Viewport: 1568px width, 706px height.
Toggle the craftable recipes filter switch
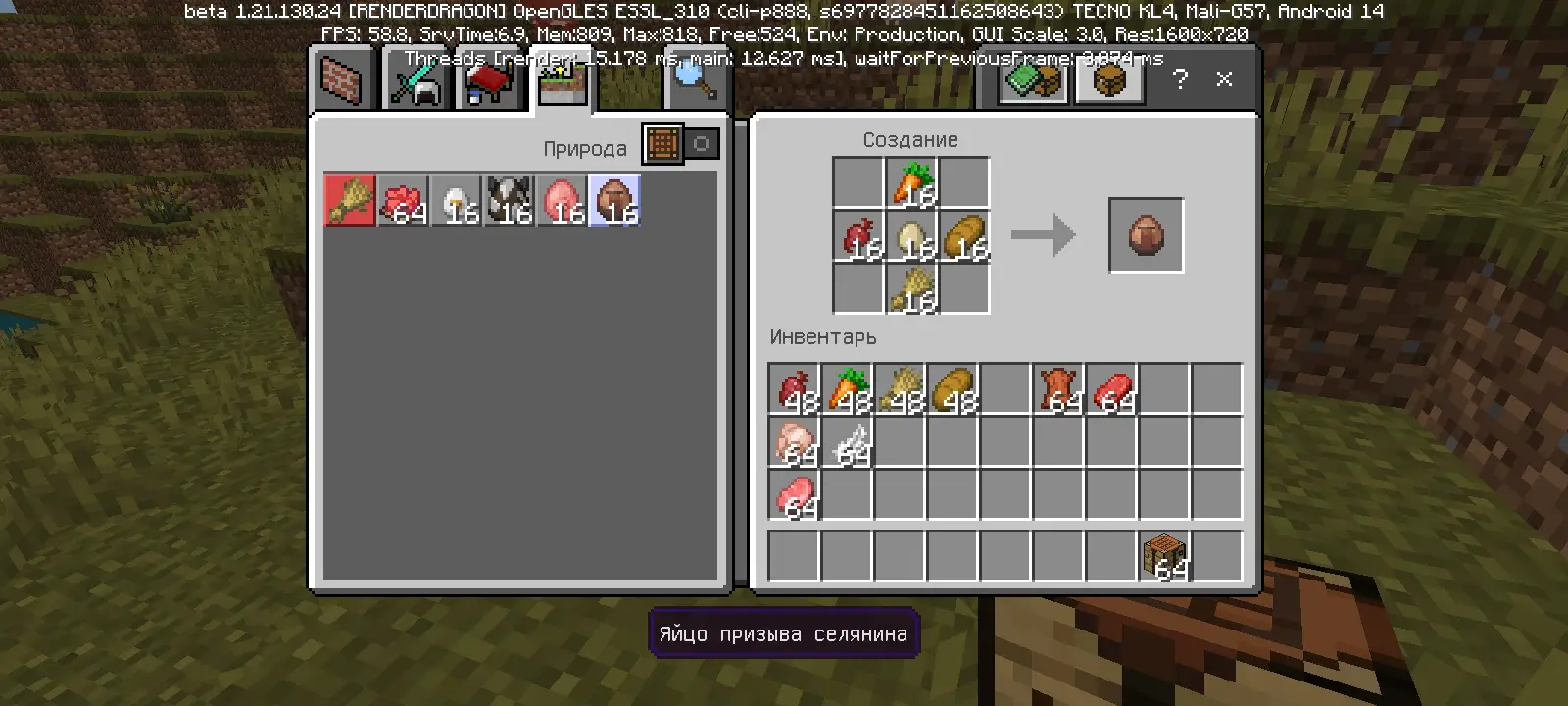pyautogui.click(x=681, y=144)
